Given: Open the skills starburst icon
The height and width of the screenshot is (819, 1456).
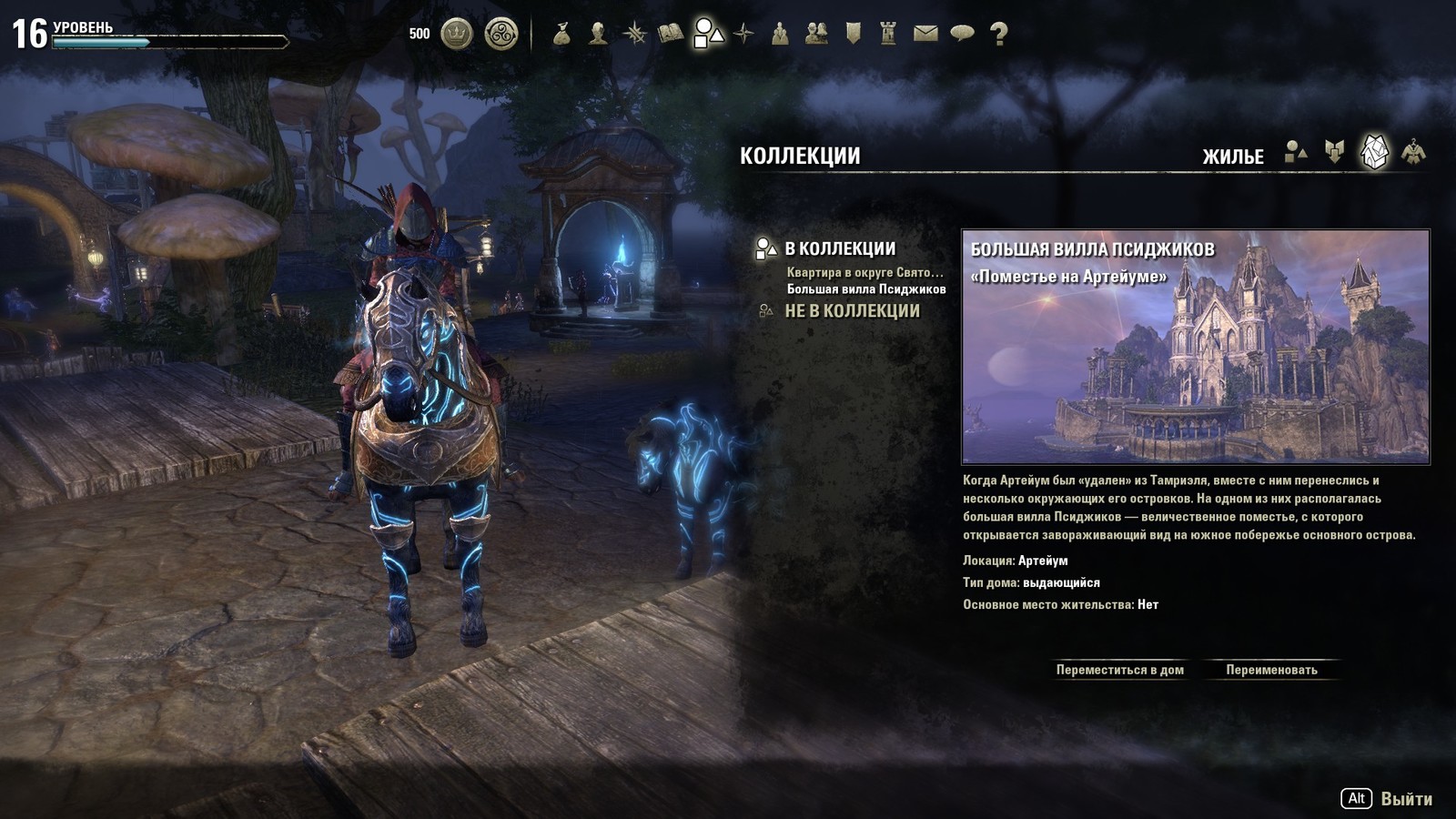Looking at the screenshot, I should coord(634,35).
